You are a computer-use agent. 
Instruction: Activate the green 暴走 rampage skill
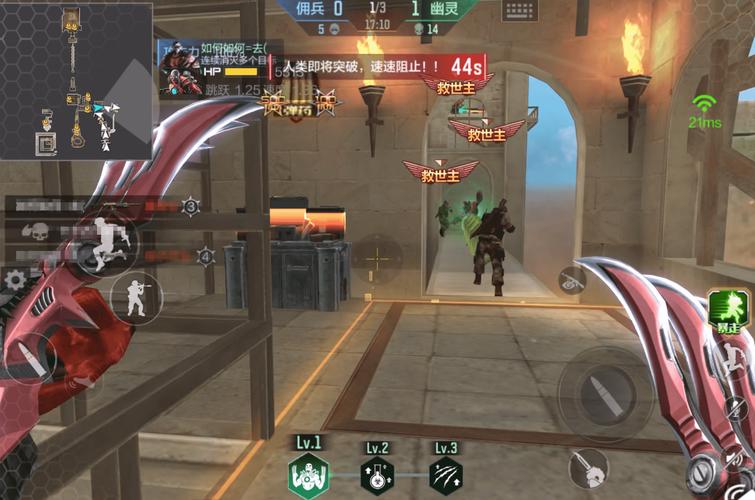coord(731,308)
